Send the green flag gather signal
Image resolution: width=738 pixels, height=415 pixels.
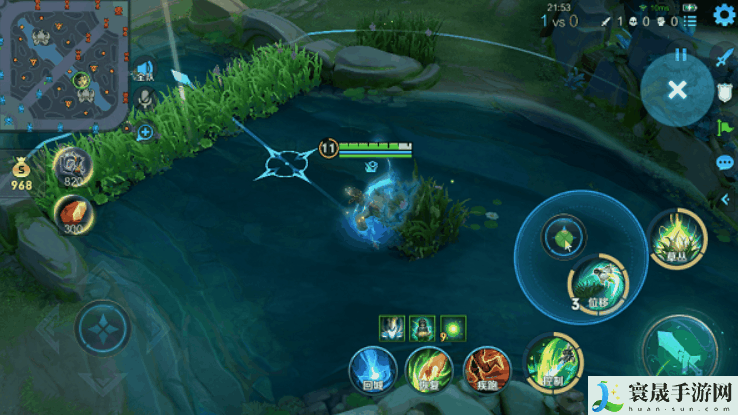coord(723,127)
